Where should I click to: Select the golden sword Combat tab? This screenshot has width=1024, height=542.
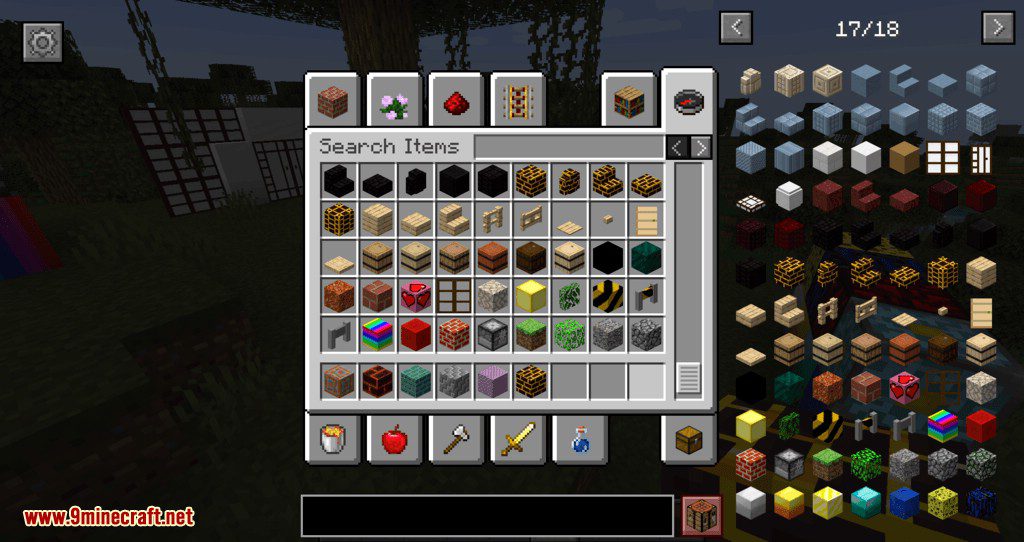click(517, 438)
